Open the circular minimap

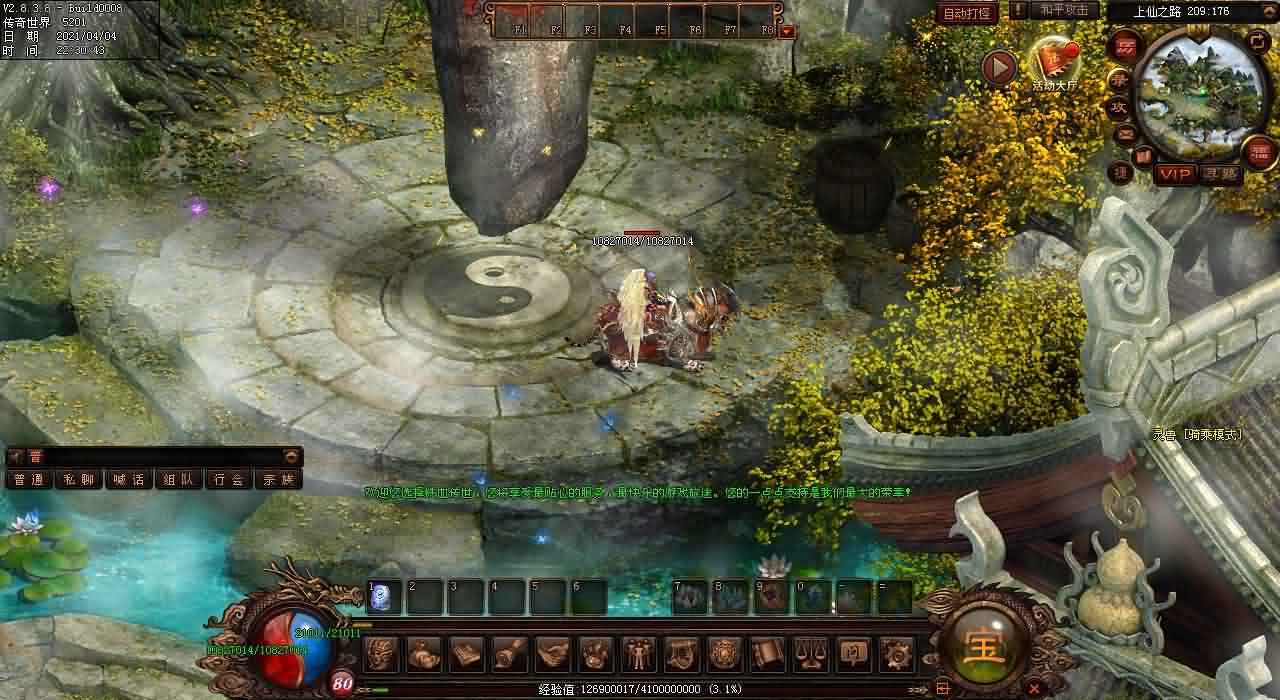[x=1199, y=96]
